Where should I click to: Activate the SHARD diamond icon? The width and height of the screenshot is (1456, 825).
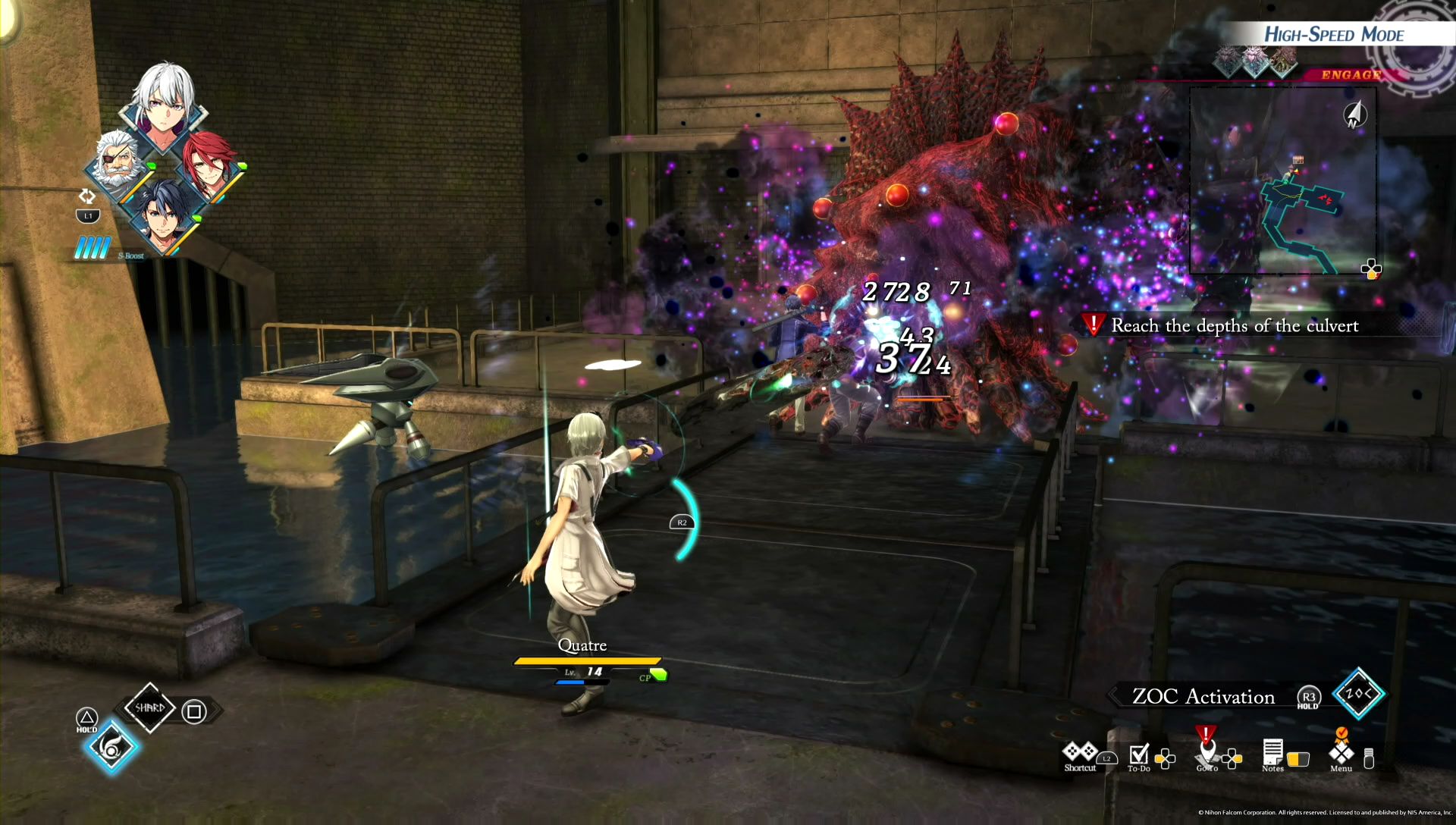(x=149, y=708)
